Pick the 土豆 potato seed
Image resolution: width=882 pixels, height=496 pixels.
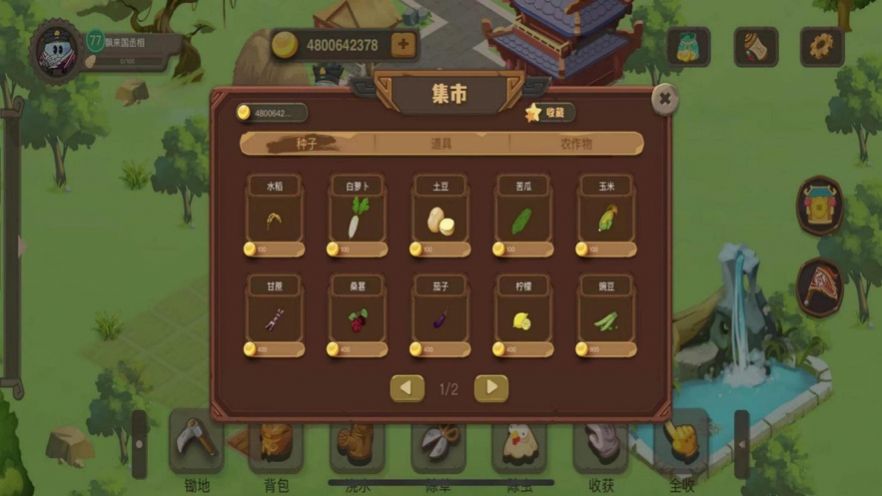tap(441, 217)
